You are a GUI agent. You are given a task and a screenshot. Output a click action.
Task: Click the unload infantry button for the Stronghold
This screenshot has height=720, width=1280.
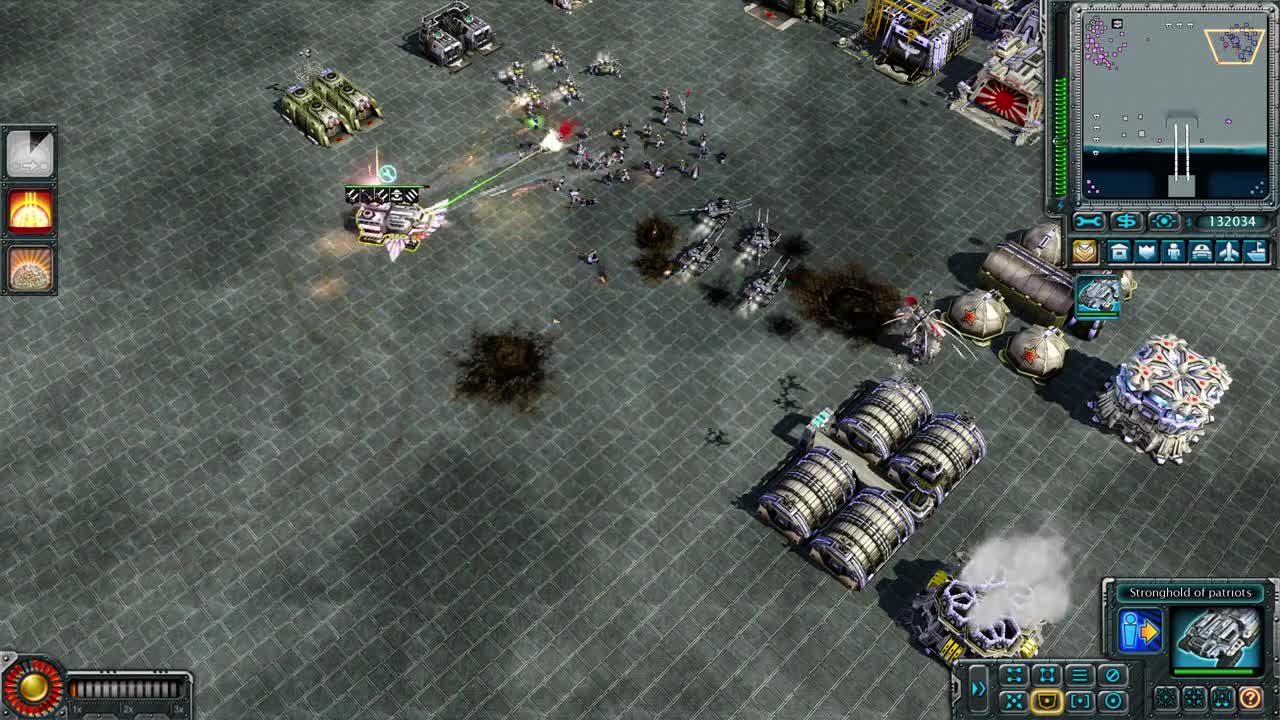coord(1139,628)
